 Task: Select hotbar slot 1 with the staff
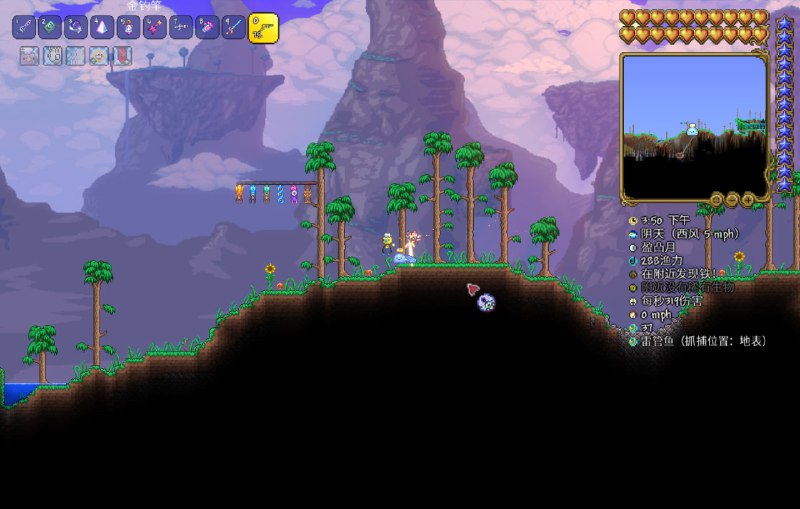24,27
